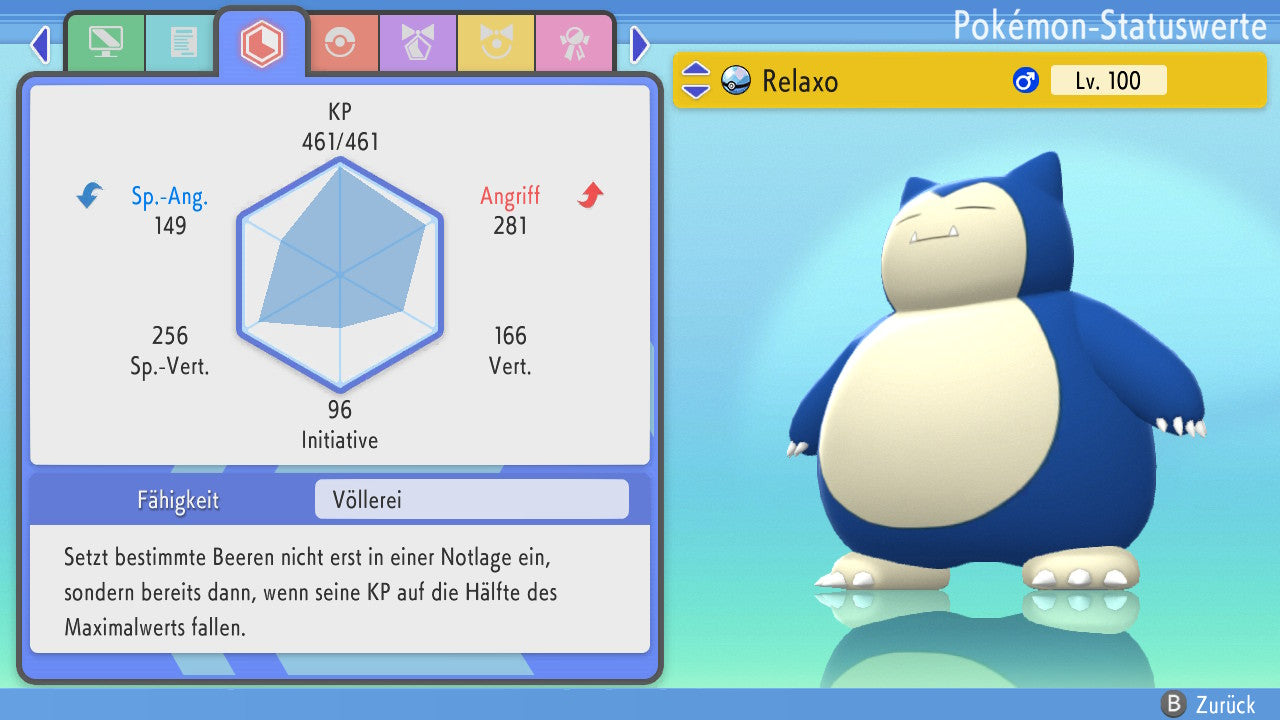The image size is (1280, 720).
Task: Click the left arrow beside the tabs
Action: [40, 44]
